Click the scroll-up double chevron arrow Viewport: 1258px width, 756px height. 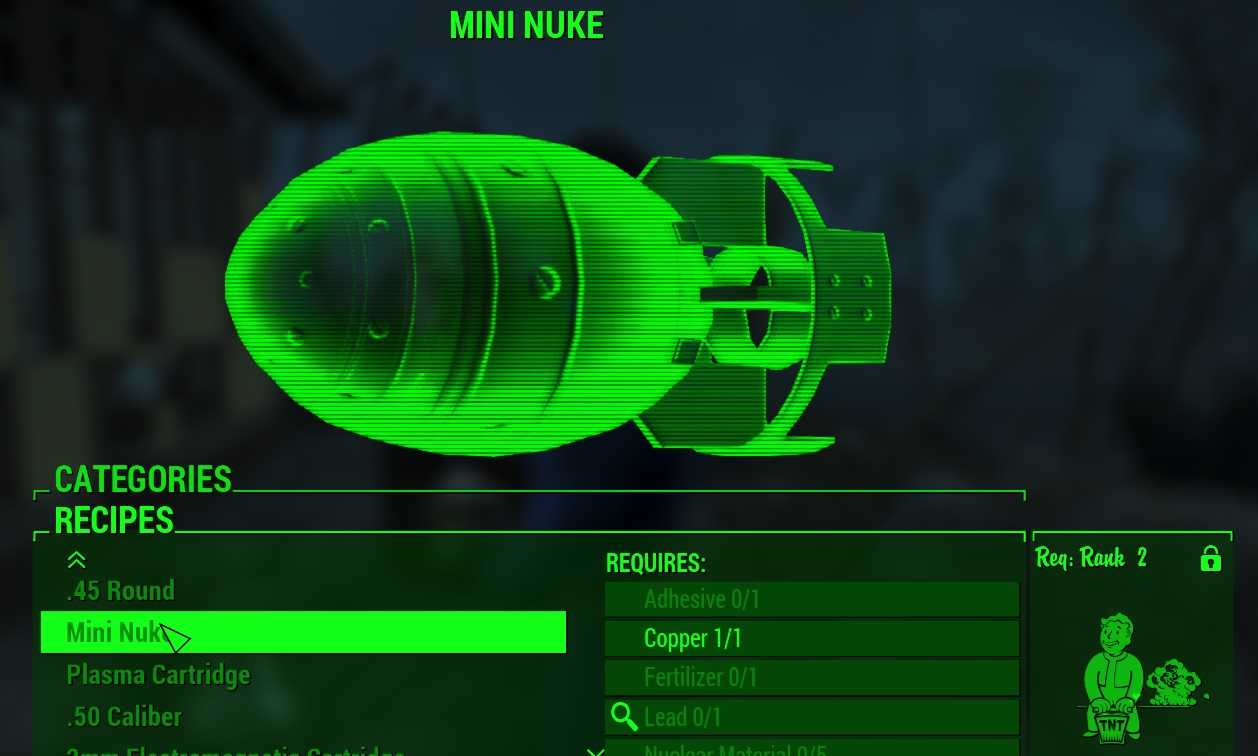coord(76,561)
